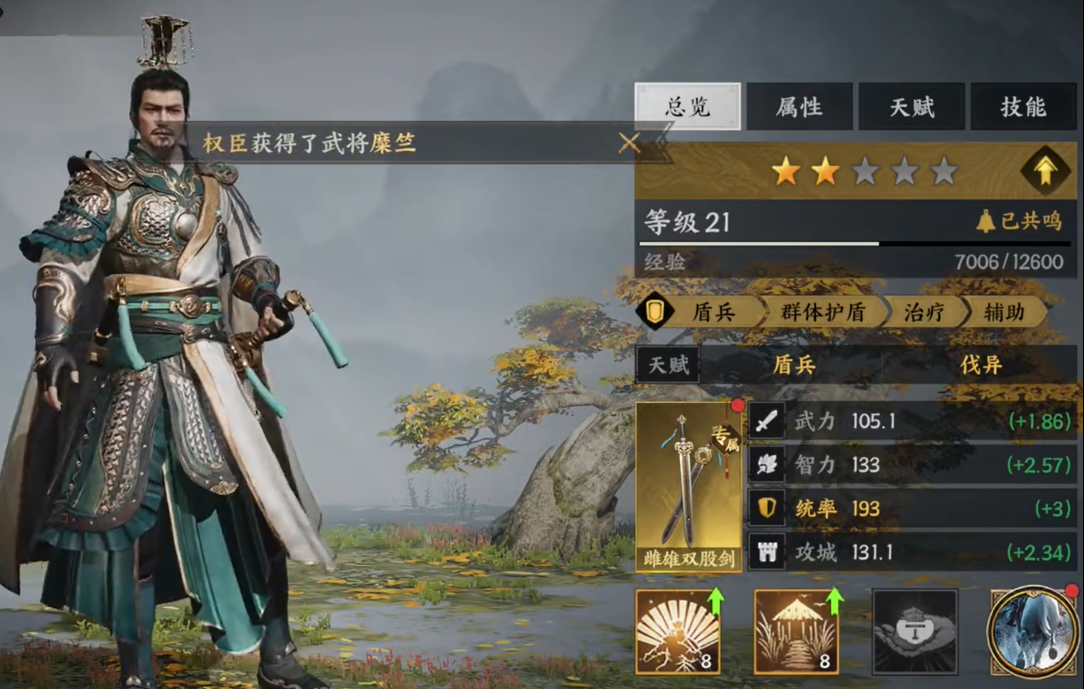Select the 天赋 talent tab
This screenshot has width=1084, height=689.
click(911, 107)
